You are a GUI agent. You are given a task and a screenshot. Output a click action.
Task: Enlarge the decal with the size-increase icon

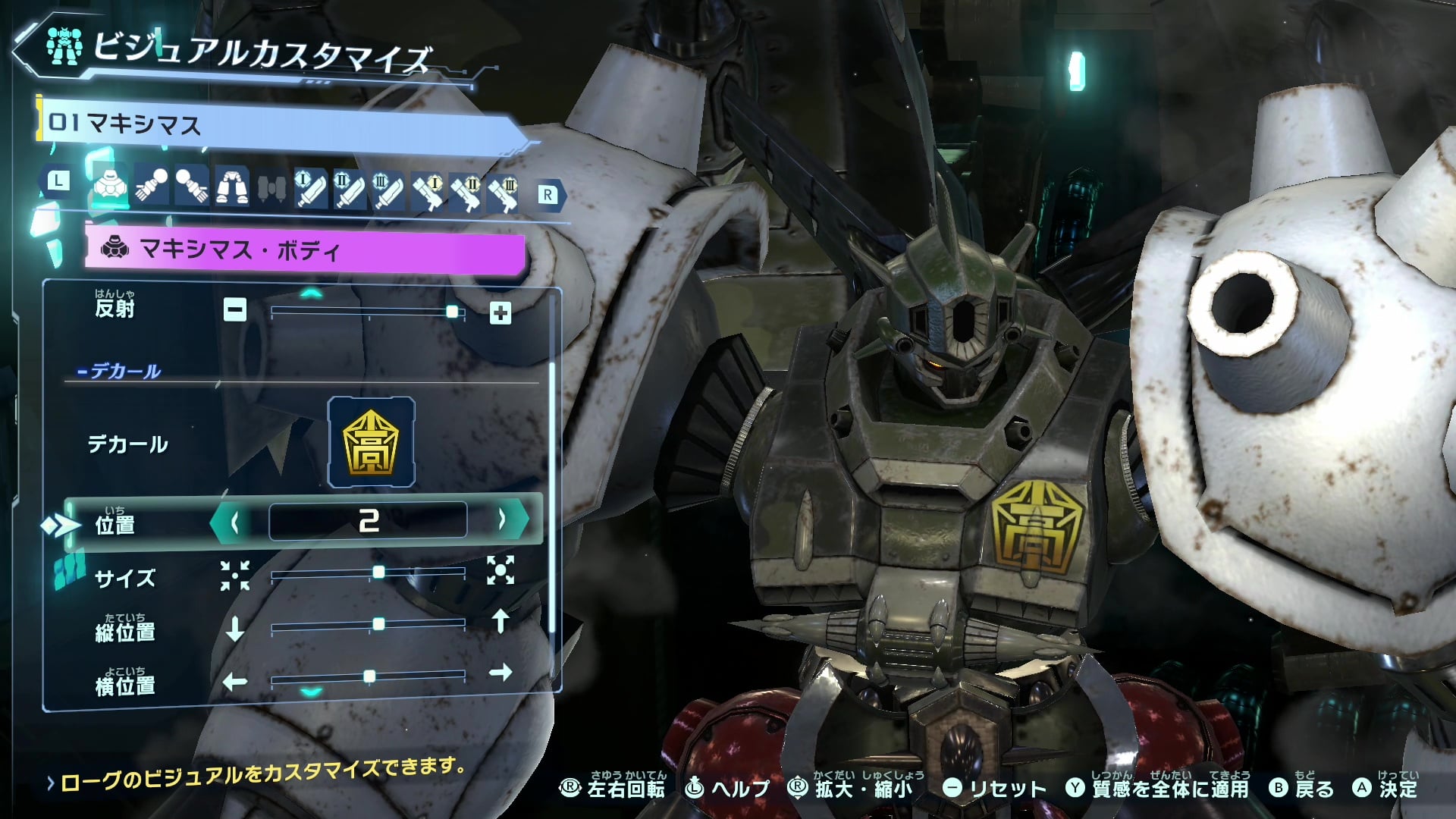[500, 570]
